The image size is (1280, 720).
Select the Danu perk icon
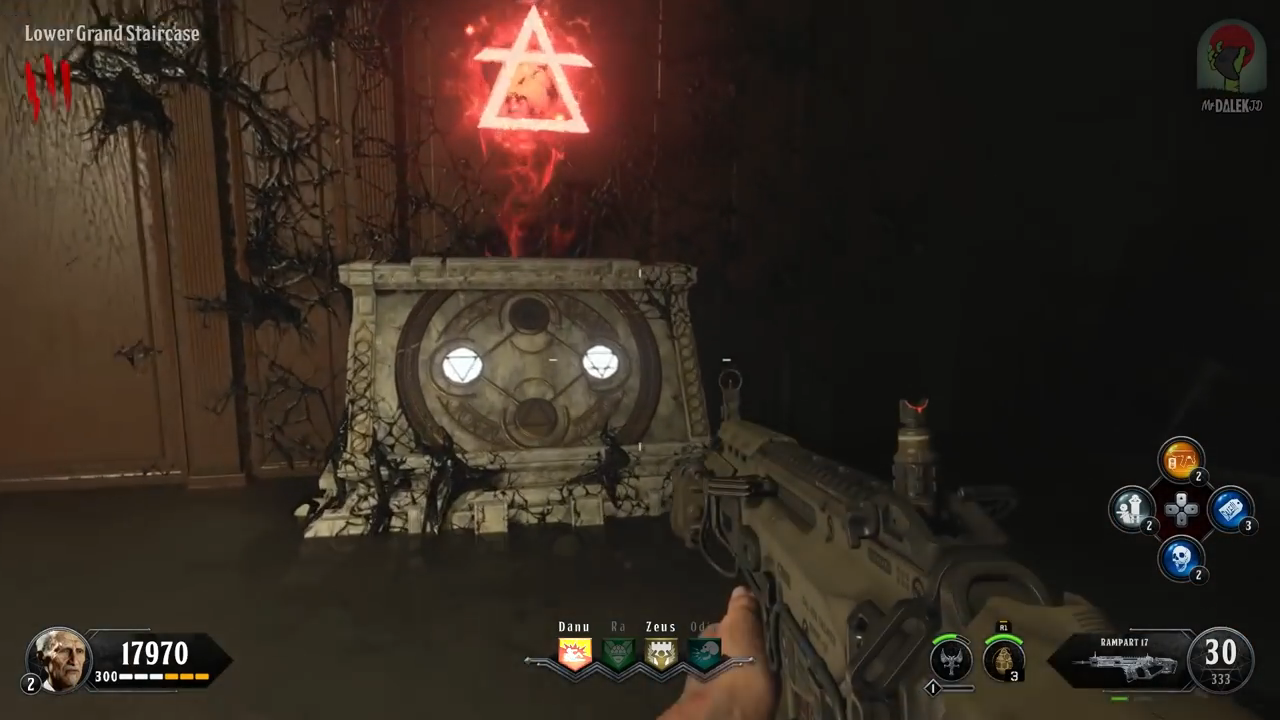coord(574,653)
